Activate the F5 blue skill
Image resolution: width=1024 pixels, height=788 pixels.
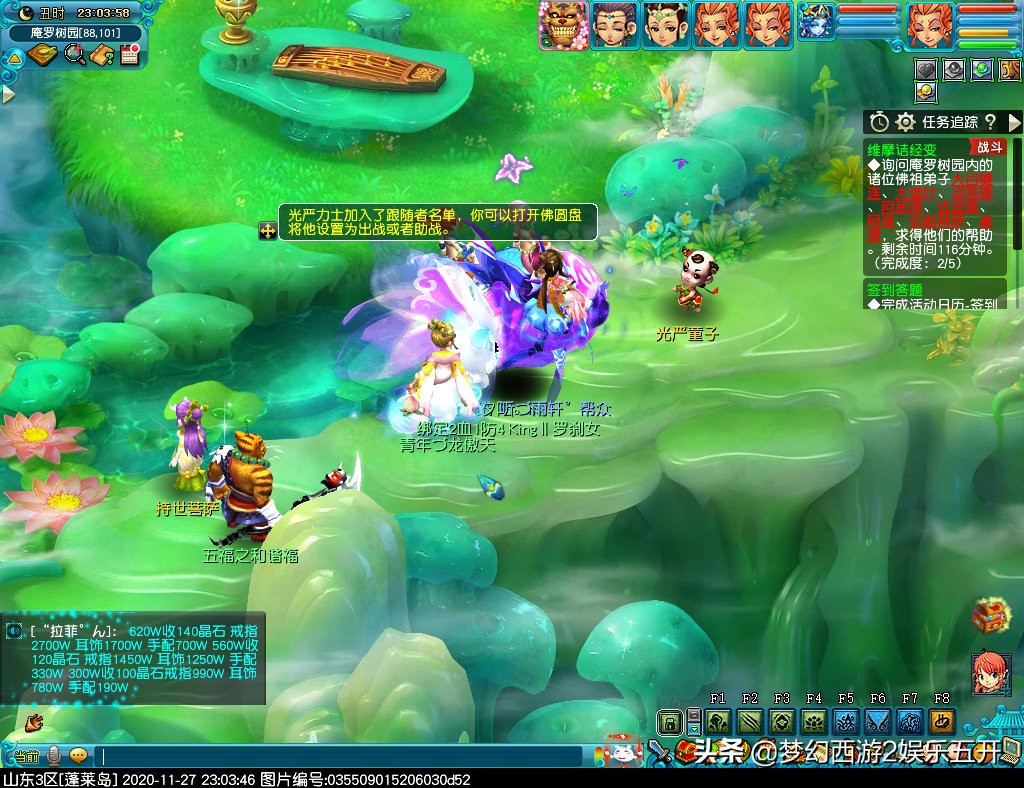(x=846, y=722)
